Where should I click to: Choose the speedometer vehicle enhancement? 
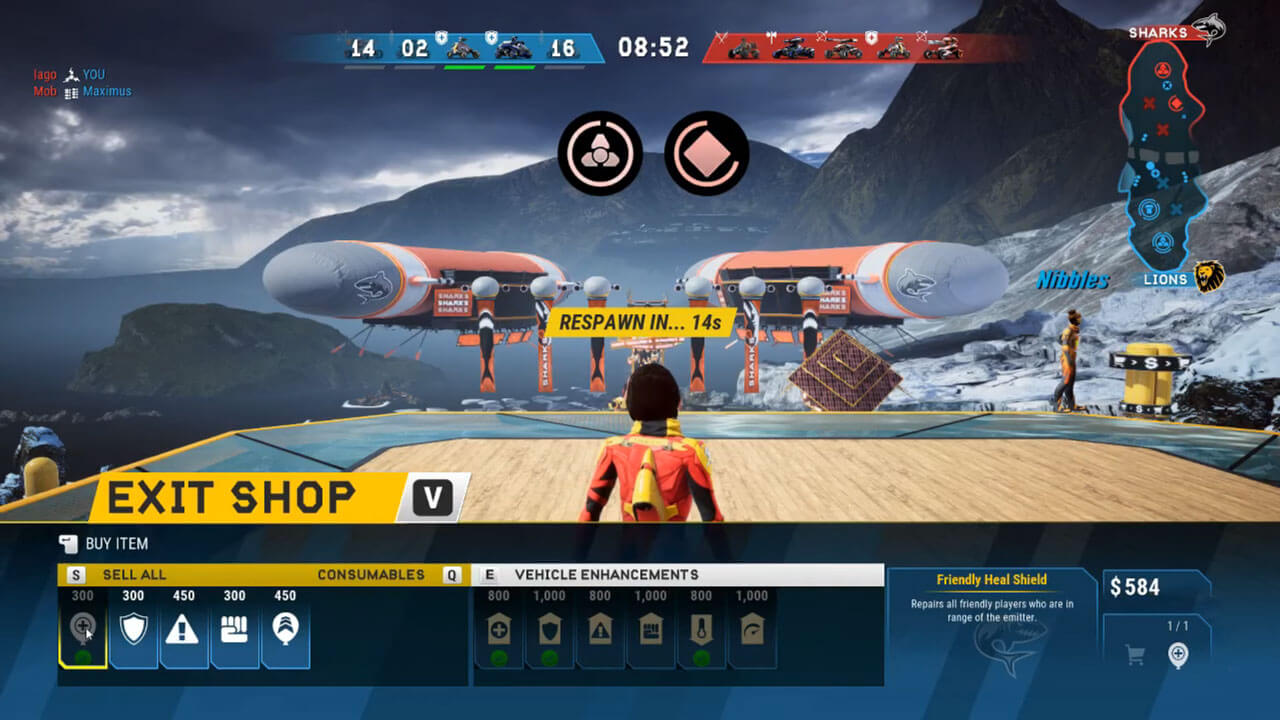click(x=752, y=630)
